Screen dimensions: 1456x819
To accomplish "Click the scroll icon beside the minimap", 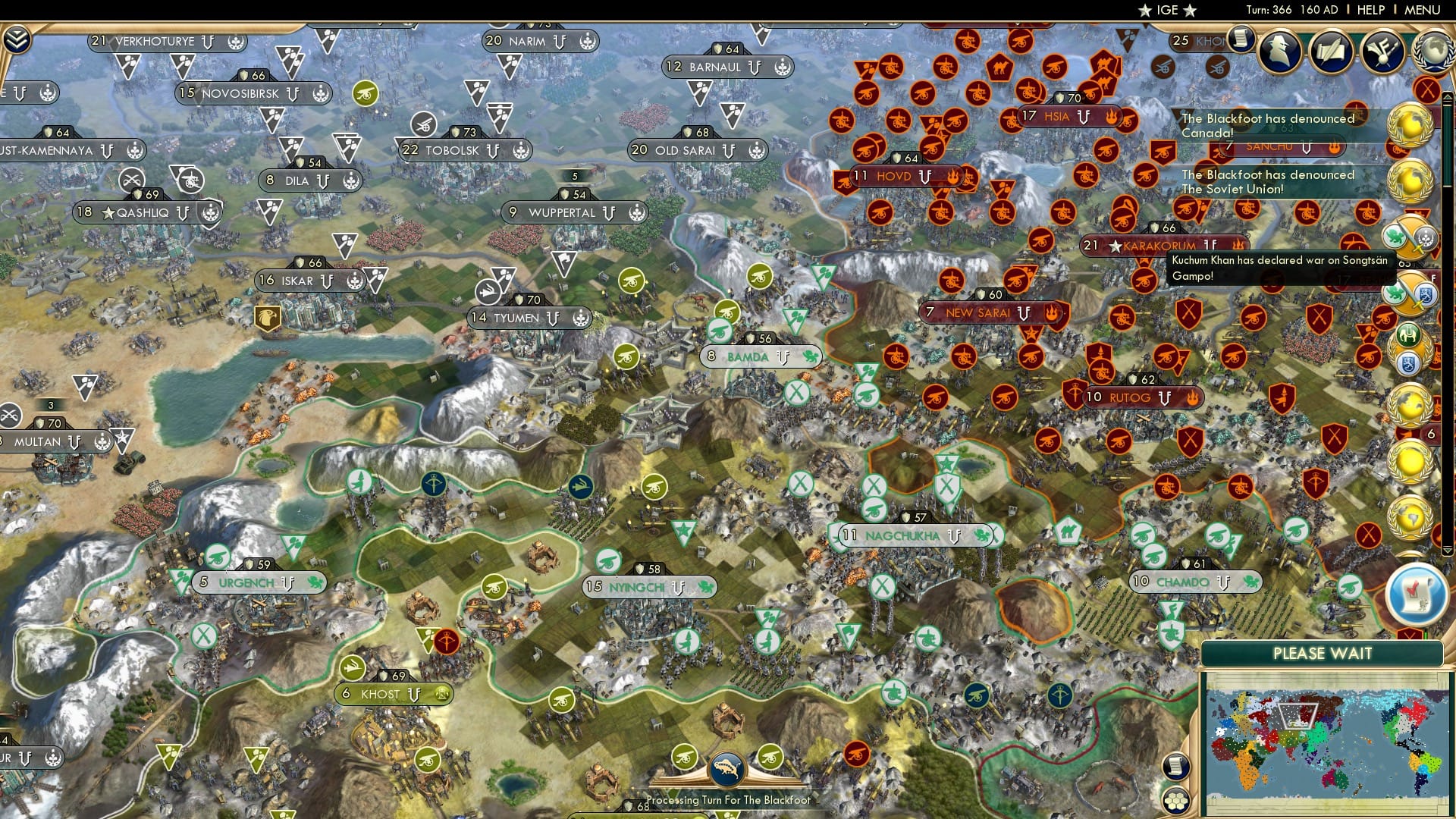I will [1175, 766].
